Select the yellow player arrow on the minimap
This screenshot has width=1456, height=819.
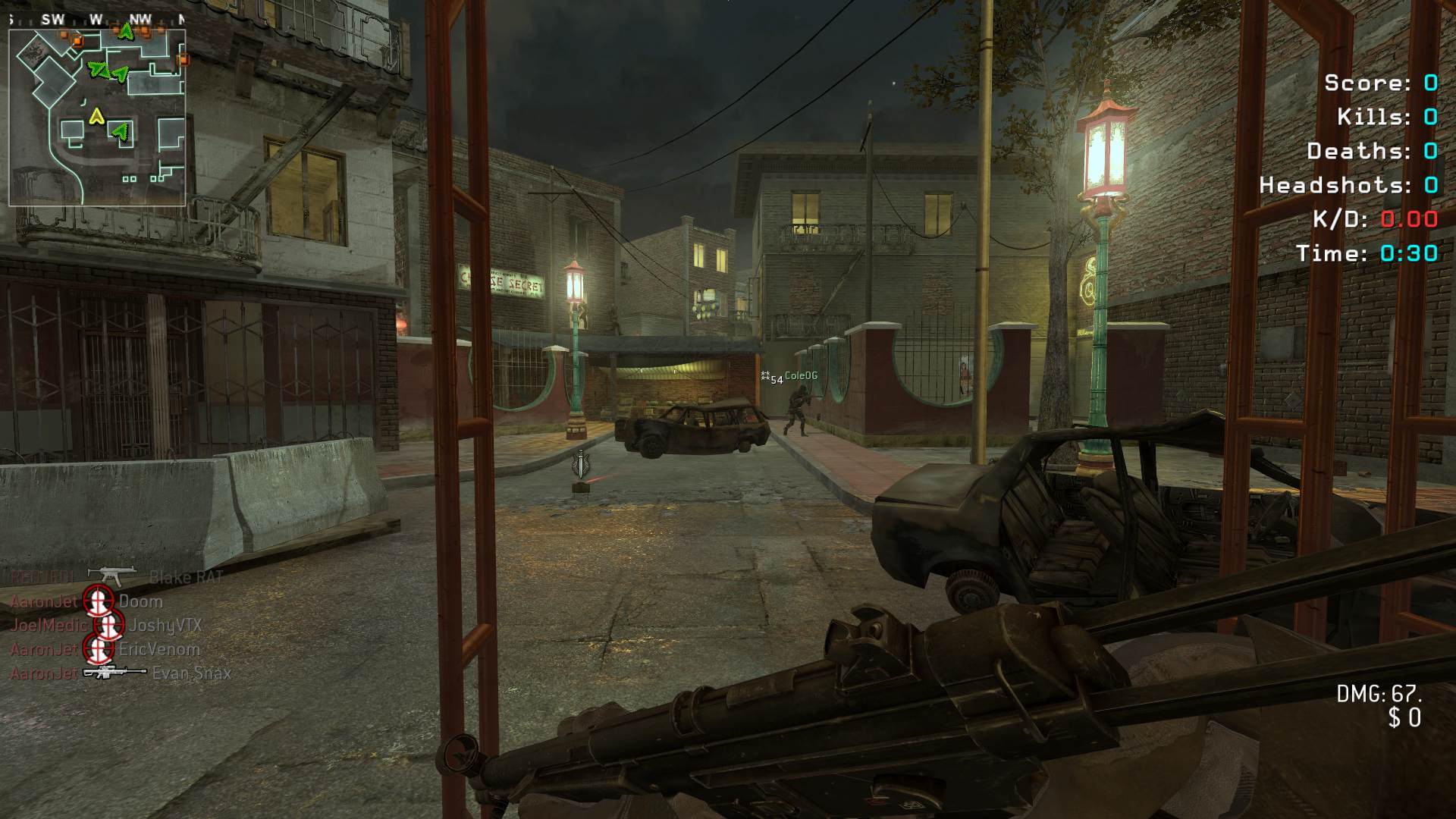pos(96,116)
